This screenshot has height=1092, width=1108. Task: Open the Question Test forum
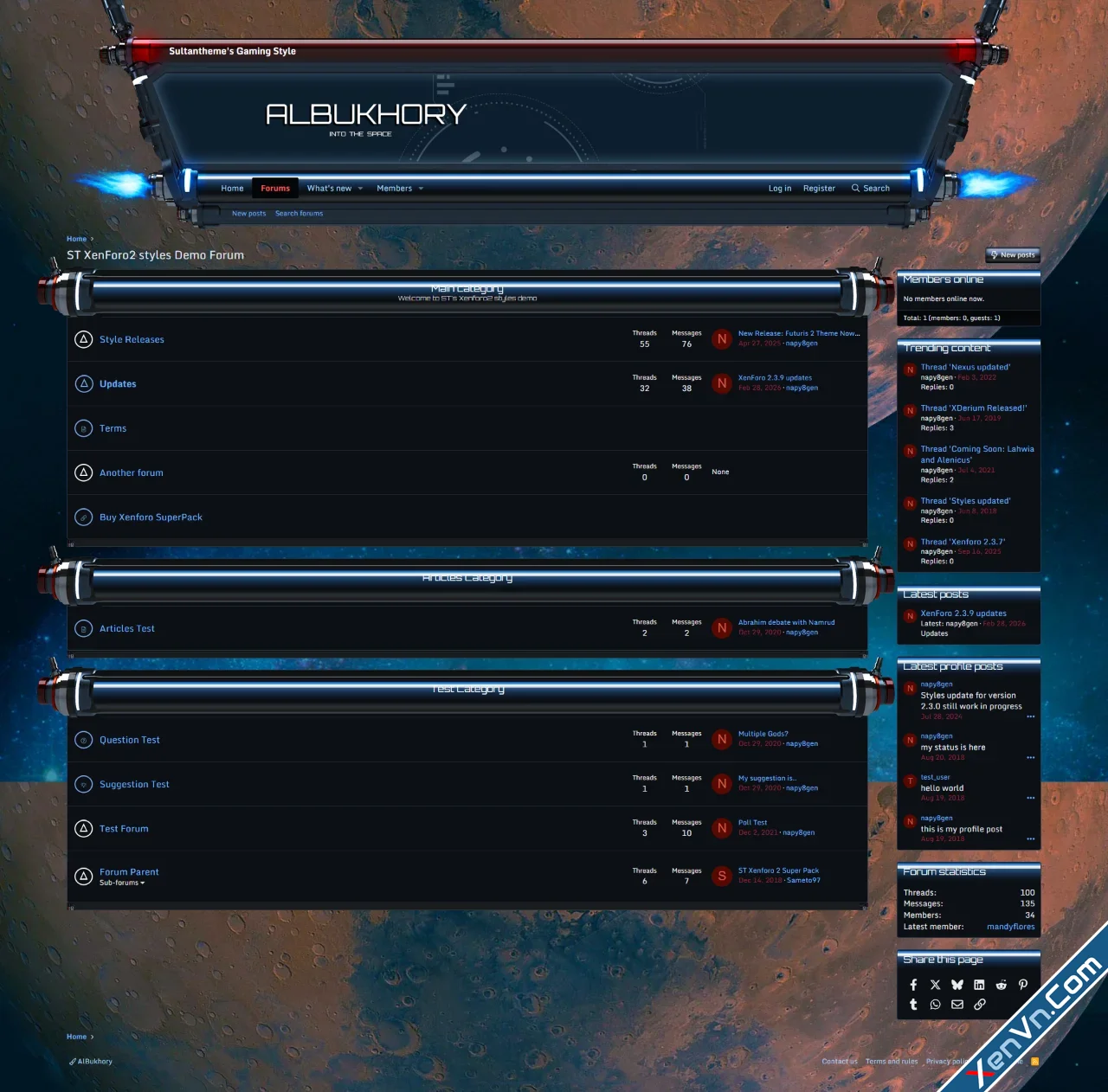pos(130,741)
